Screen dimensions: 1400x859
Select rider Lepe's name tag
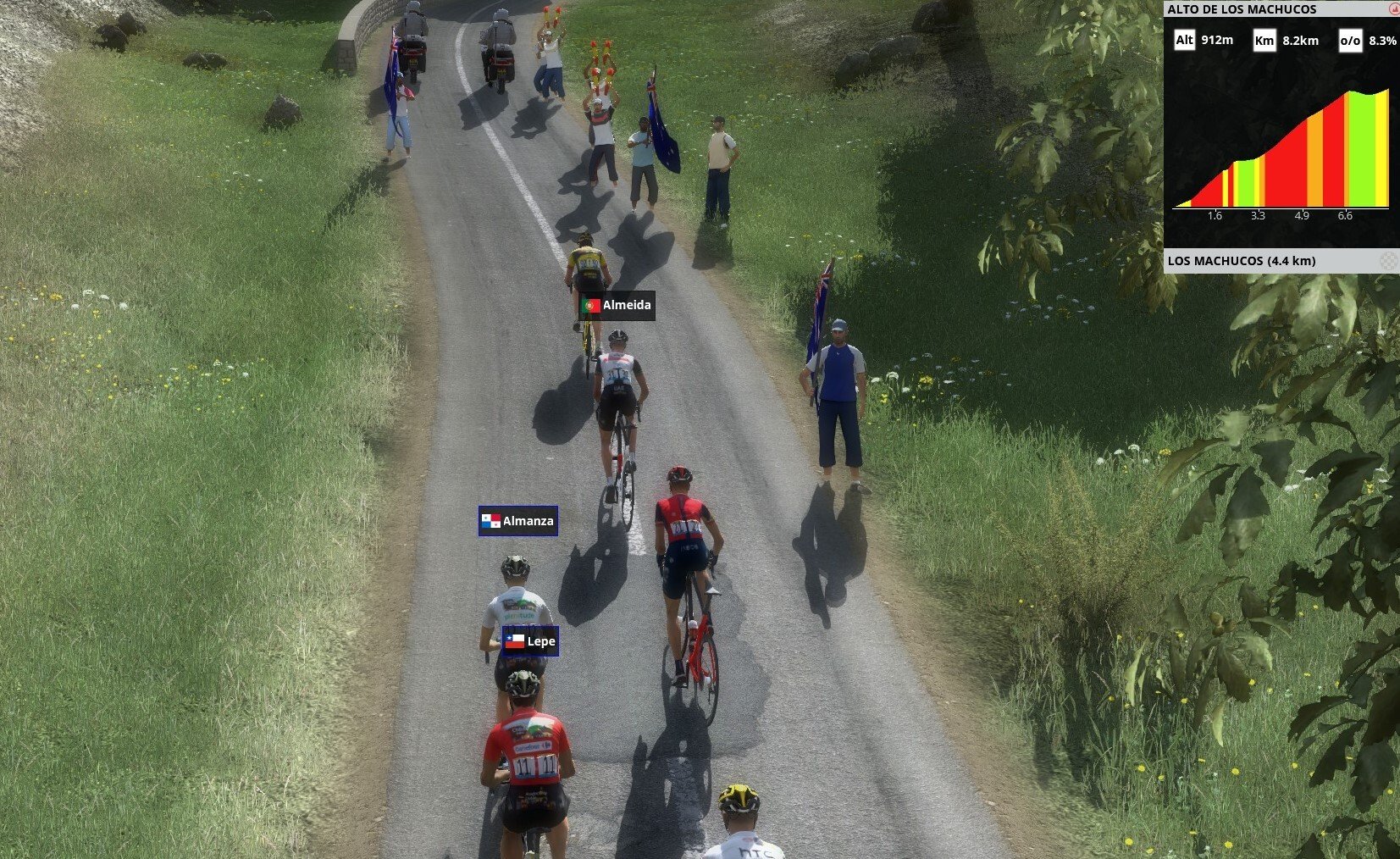[530, 641]
